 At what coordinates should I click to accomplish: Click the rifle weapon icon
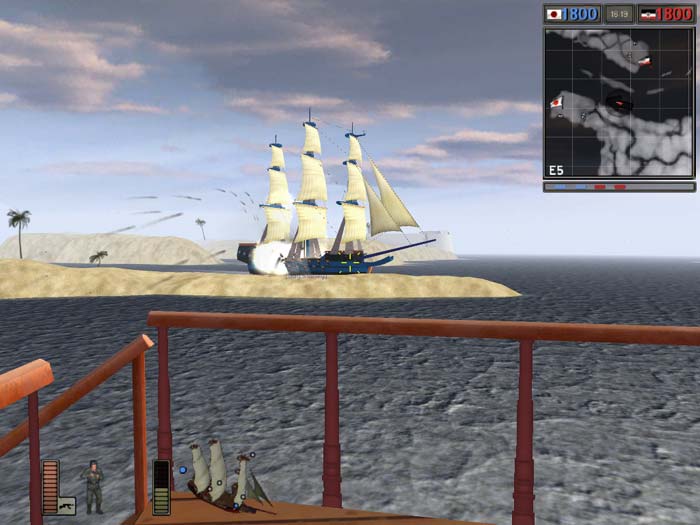coord(66,505)
